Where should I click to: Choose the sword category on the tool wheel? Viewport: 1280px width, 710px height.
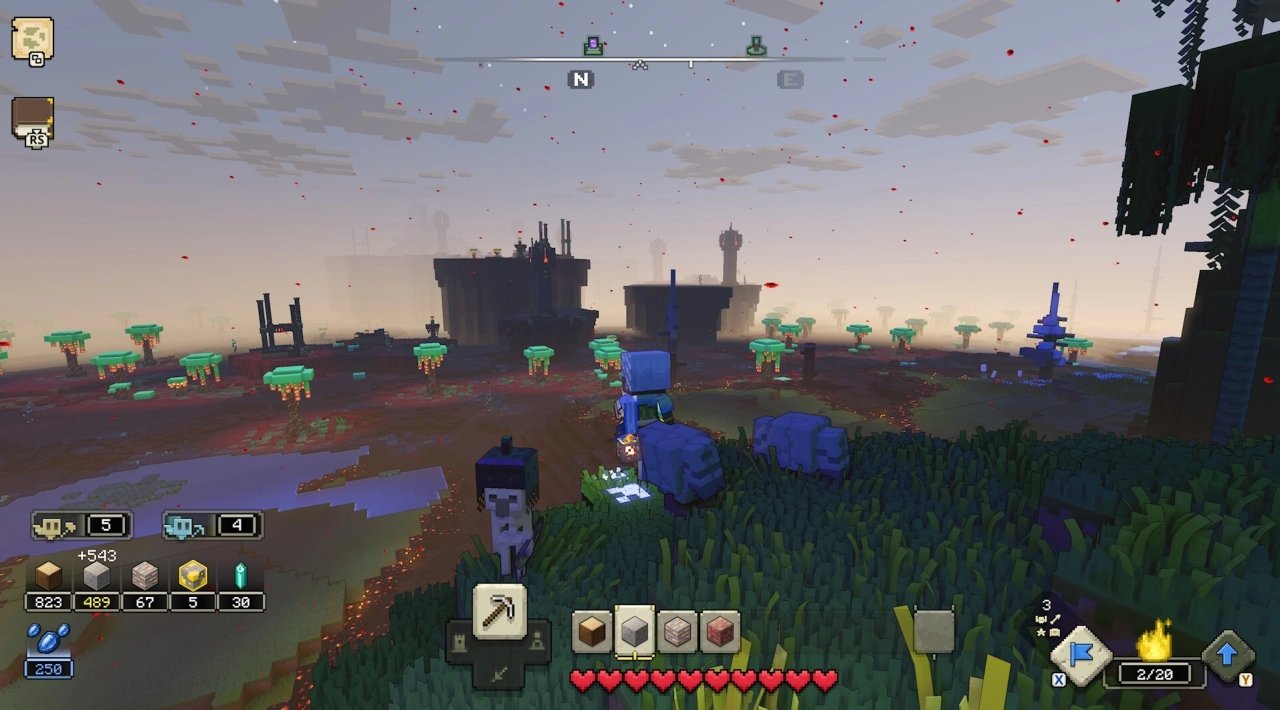coord(499,674)
